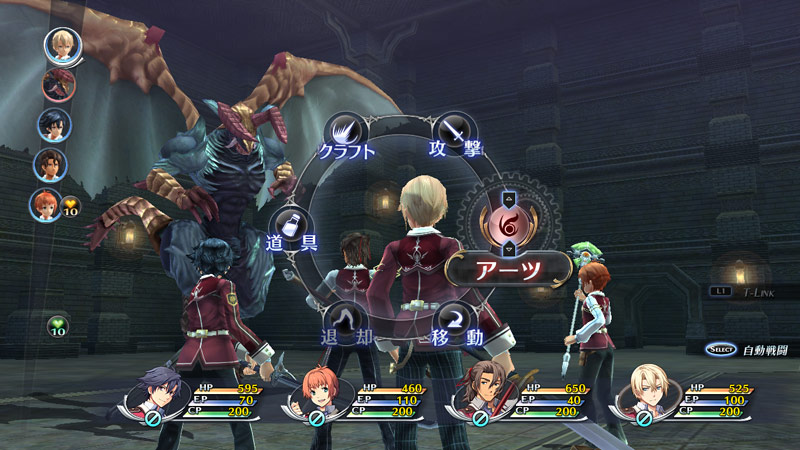The image size is (800, 450).
Task: Click the red arts orb icon
Action: click(x=510, y=217)
